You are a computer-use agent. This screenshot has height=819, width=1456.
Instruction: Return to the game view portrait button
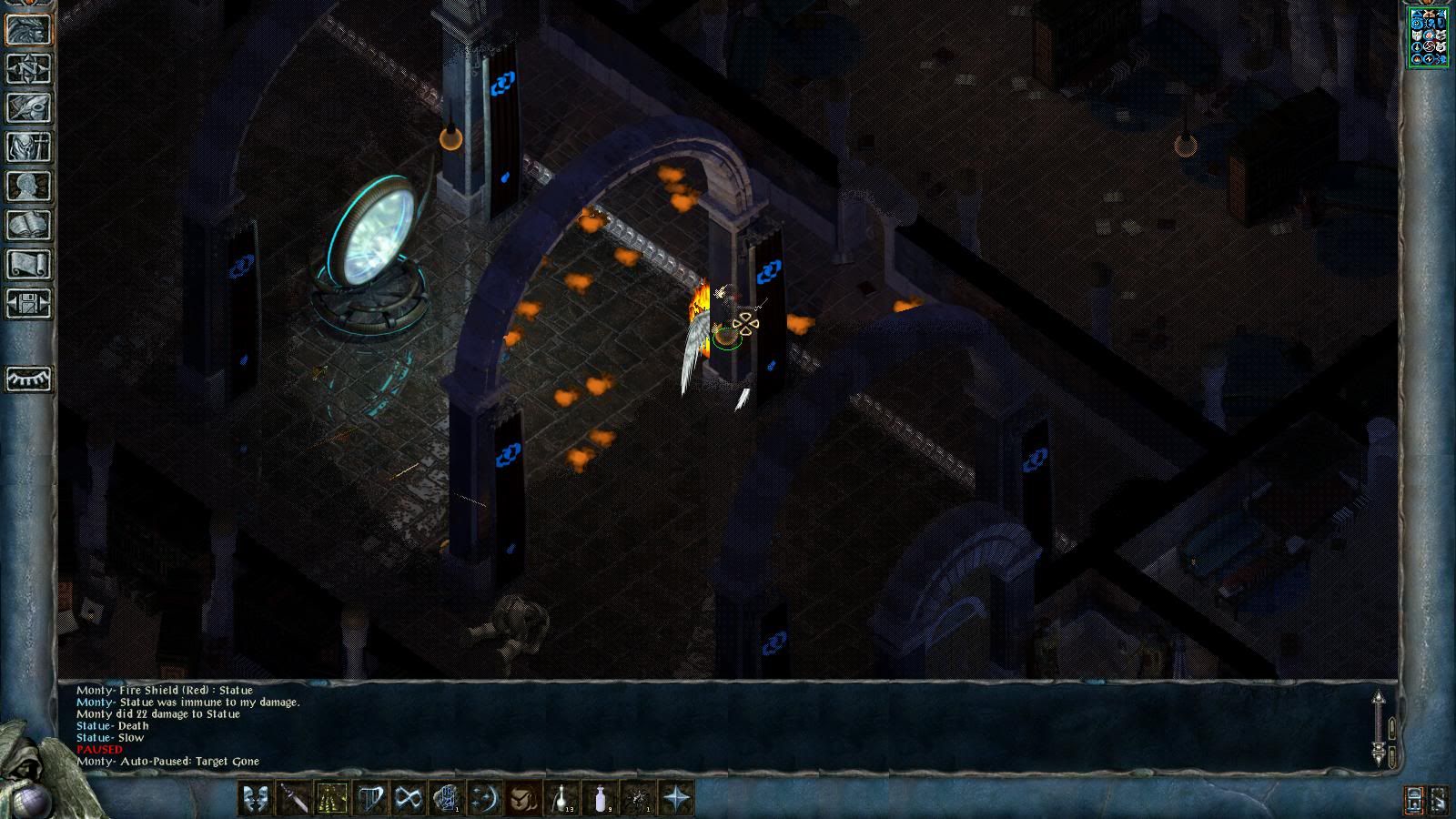pos(28,29)
